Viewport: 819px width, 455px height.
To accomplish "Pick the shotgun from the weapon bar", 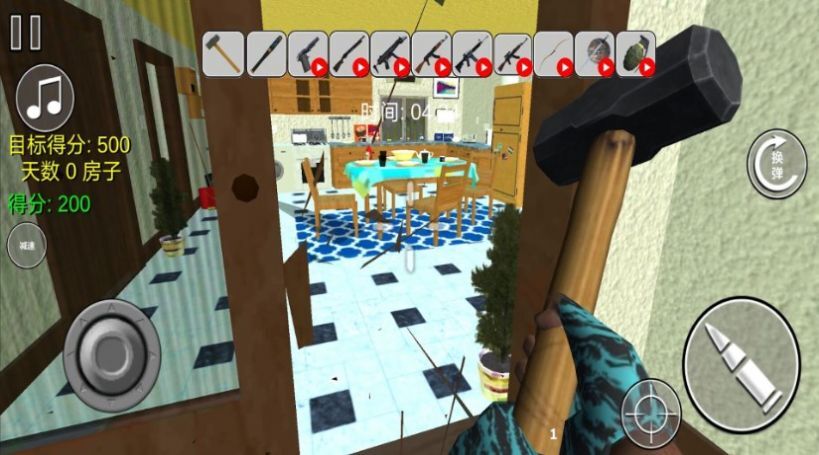I will click(x=348, y=53).
